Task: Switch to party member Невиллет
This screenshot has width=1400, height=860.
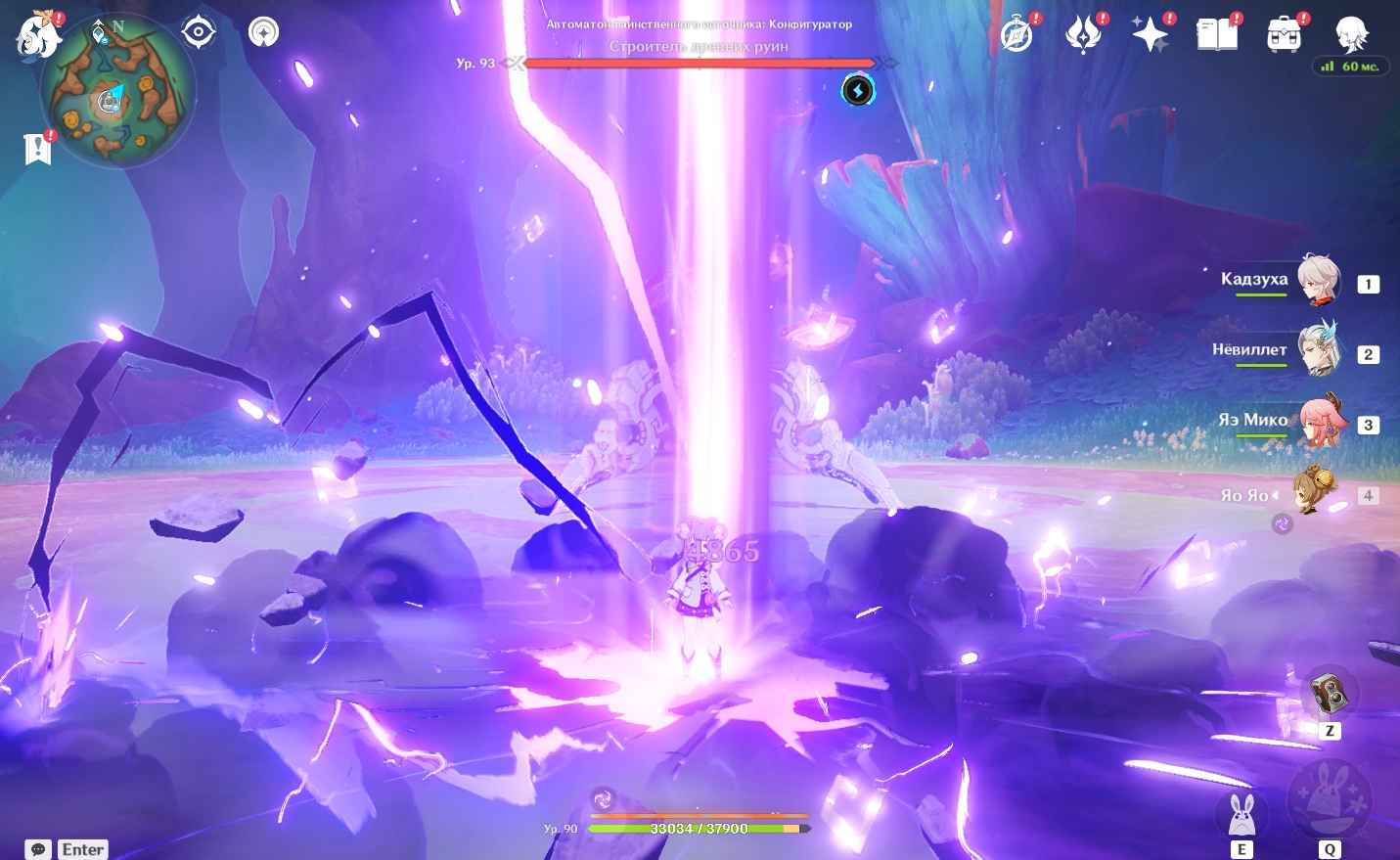Action: pos(1319,351)
